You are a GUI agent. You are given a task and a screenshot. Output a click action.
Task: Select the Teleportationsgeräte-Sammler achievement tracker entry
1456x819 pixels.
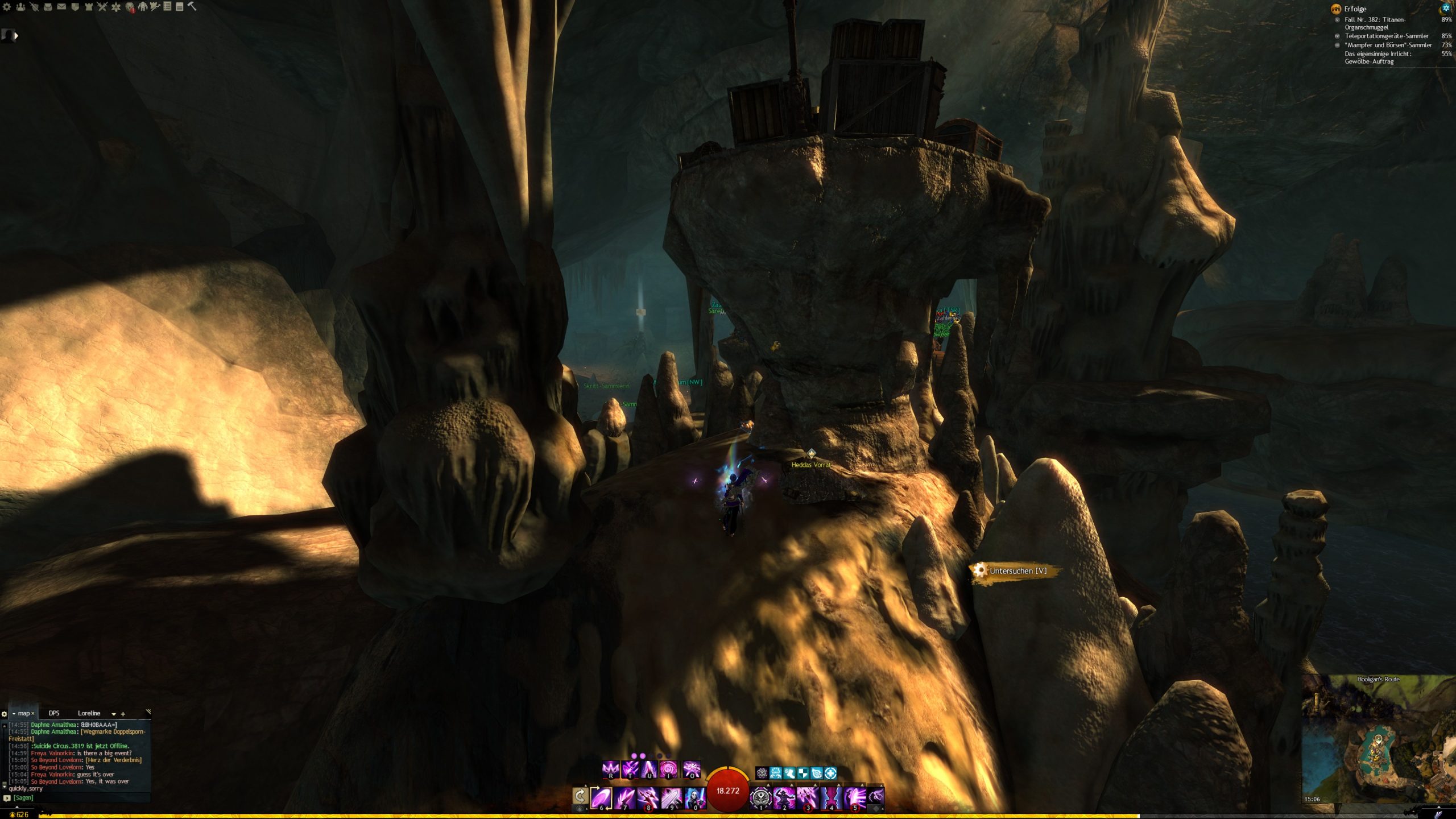tap(1386, 36)
